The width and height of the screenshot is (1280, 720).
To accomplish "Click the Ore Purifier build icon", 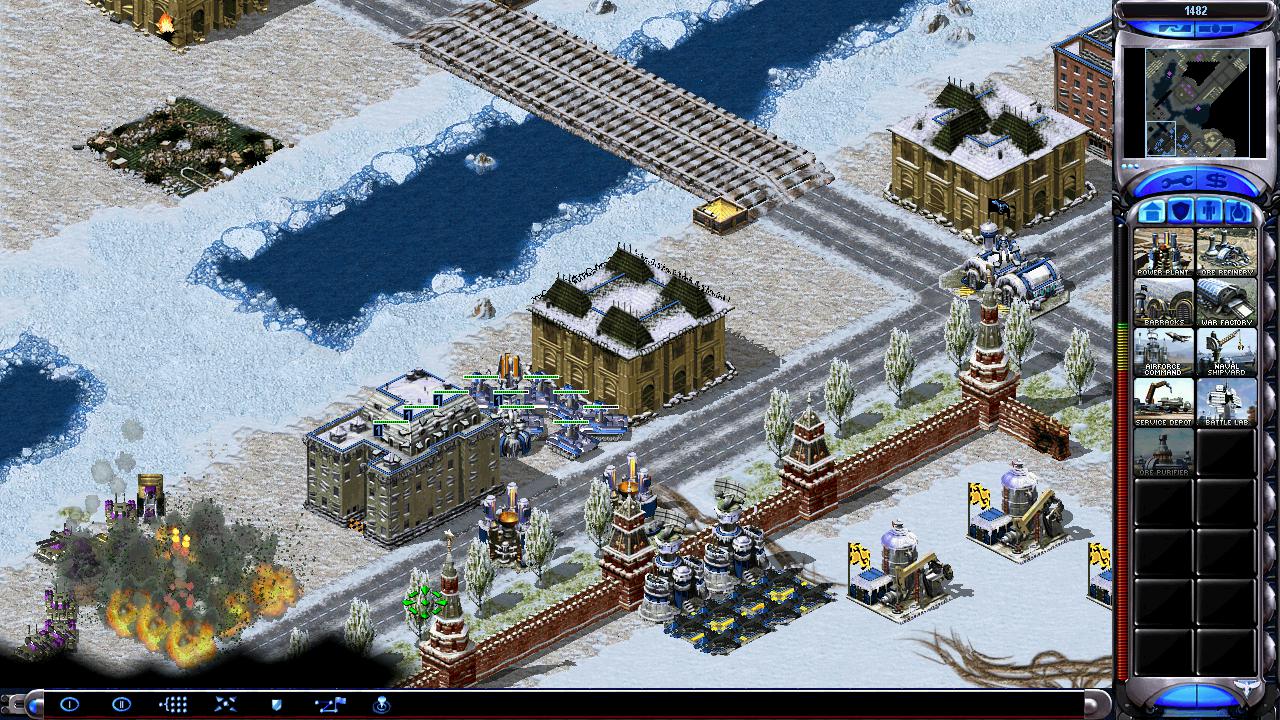I will [x=1163, y=451].
